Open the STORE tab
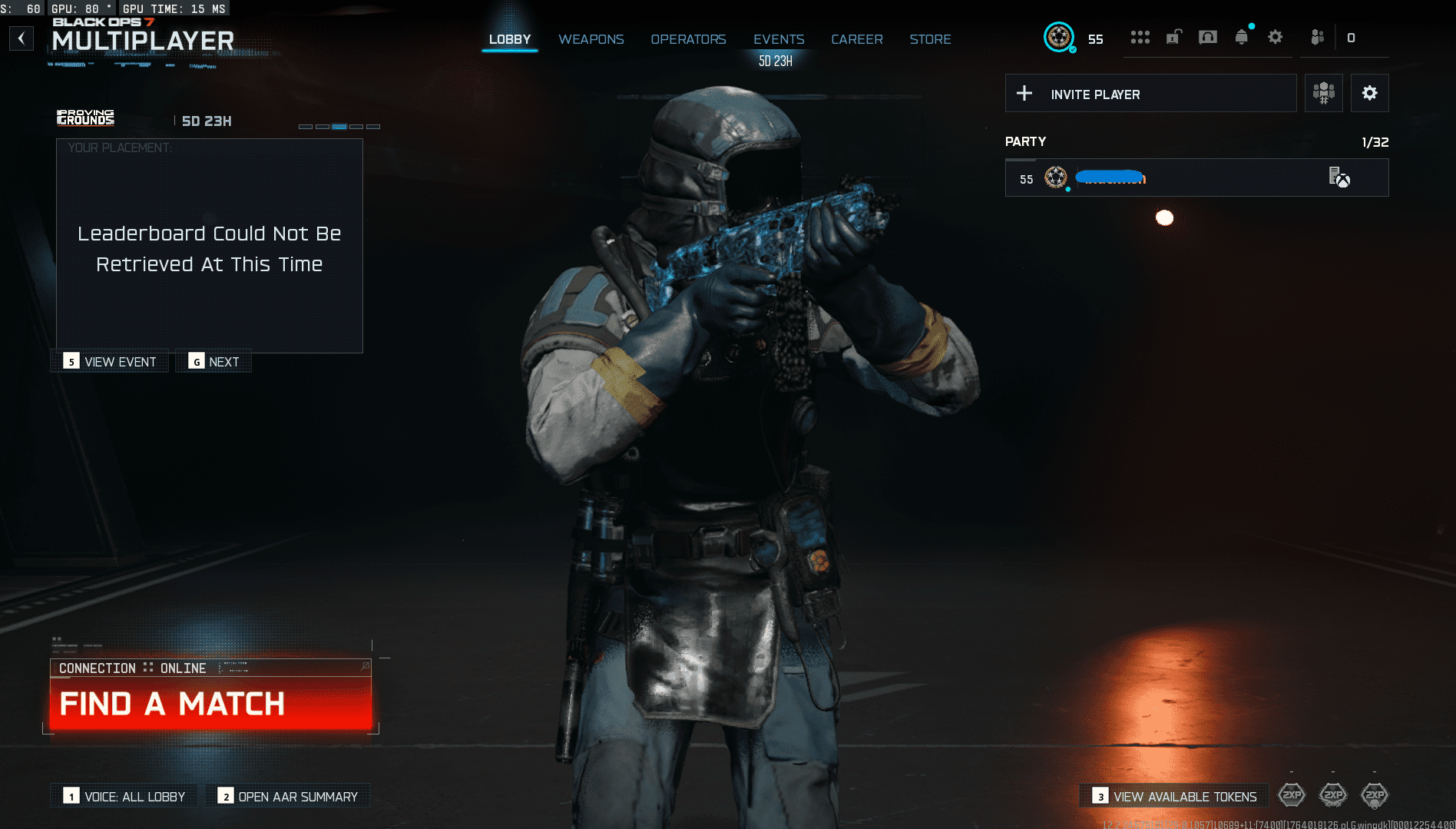The image size is (1456, 829). click(930, 39)
